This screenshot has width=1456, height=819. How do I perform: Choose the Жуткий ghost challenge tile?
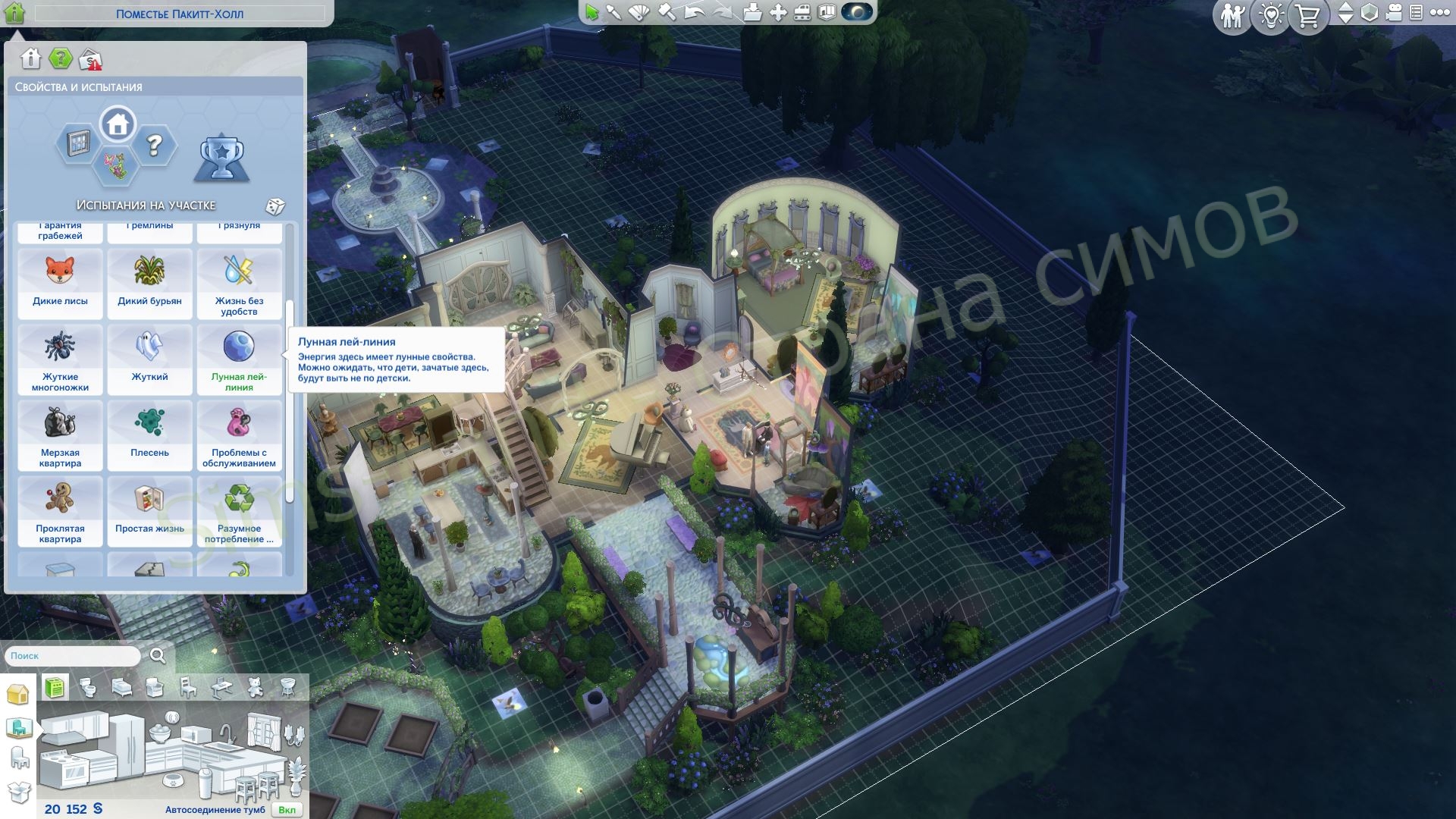coord(149,359)
